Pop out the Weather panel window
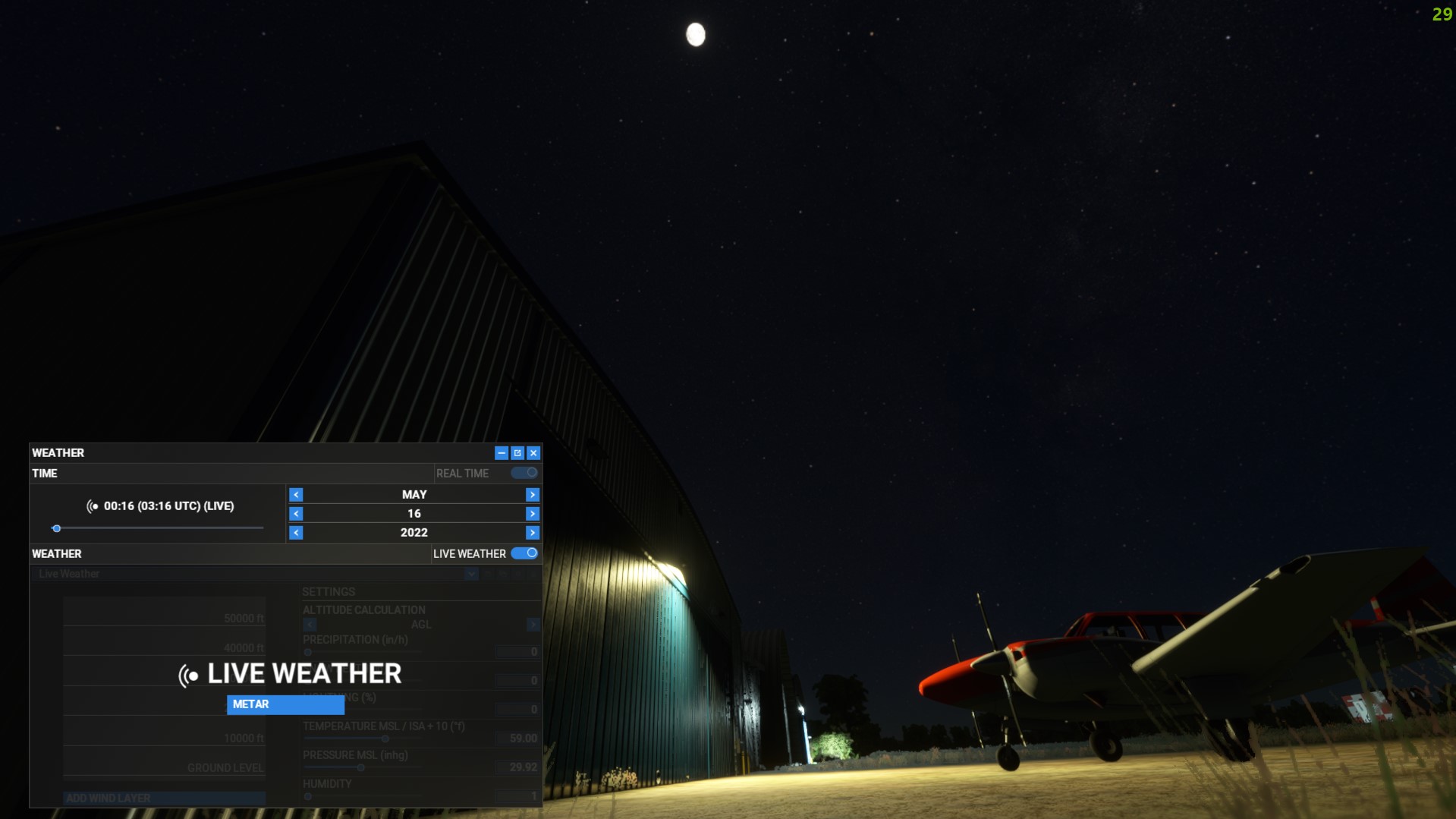 pyautogui.click(x=517, y=453)
